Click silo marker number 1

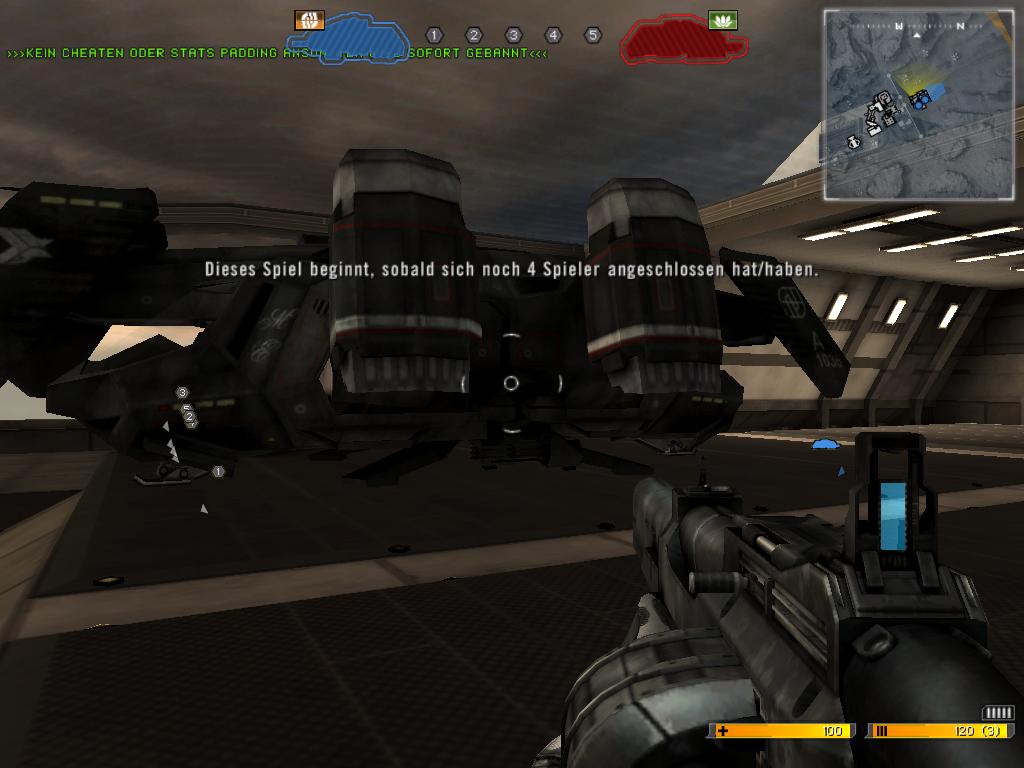(x=434, y=36)
